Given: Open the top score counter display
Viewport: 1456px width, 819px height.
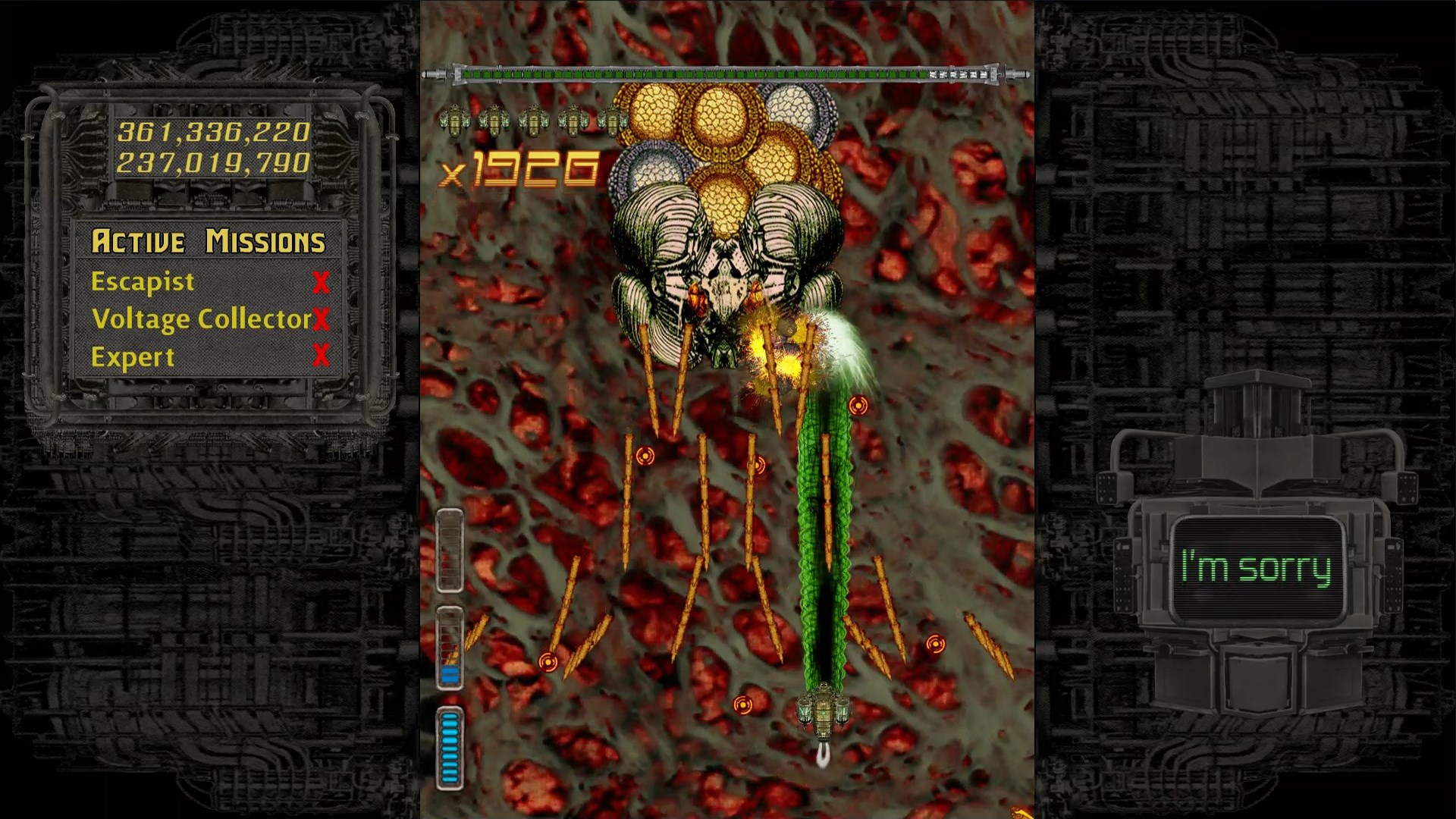Looking at the screenshot, I should pos(215,130).
